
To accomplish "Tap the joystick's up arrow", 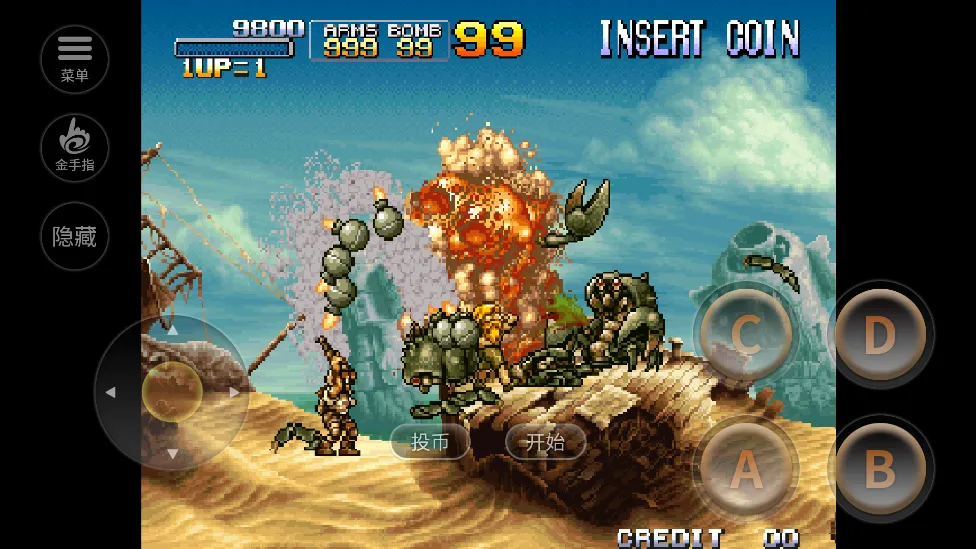I will [172, 329].
